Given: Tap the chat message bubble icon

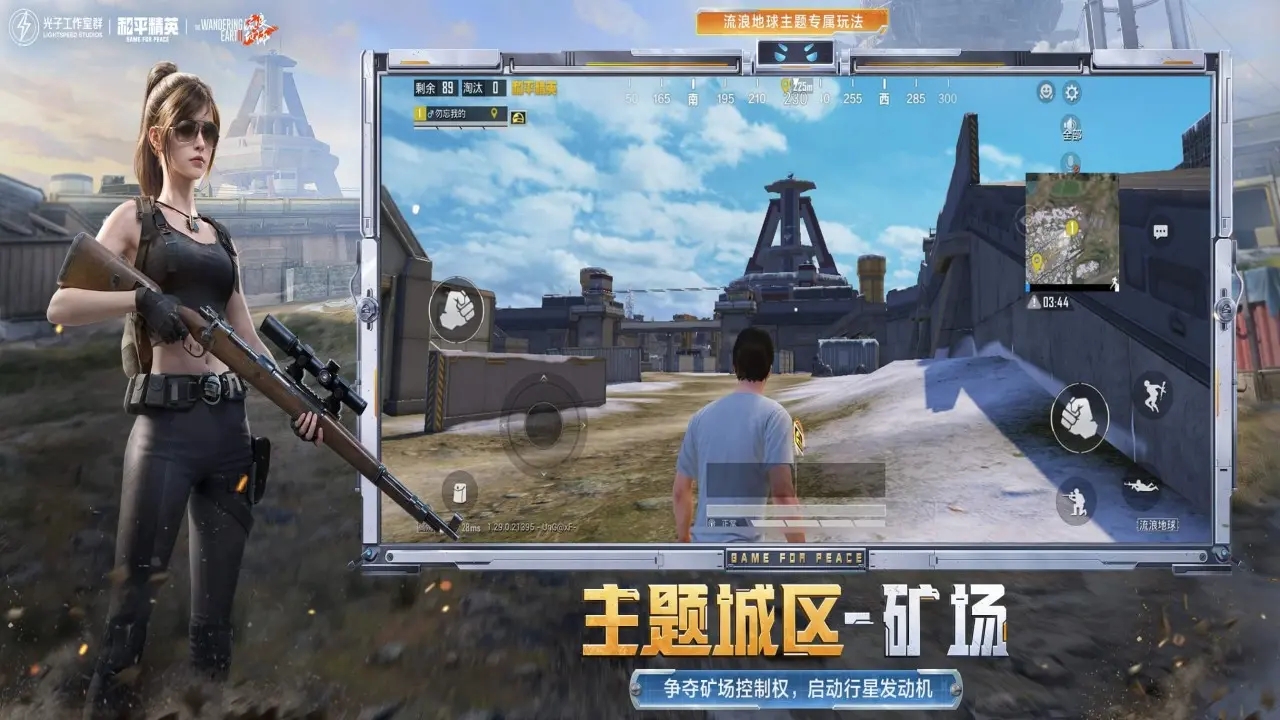Looking at the screenshot, I should [x=1160, y=230].
